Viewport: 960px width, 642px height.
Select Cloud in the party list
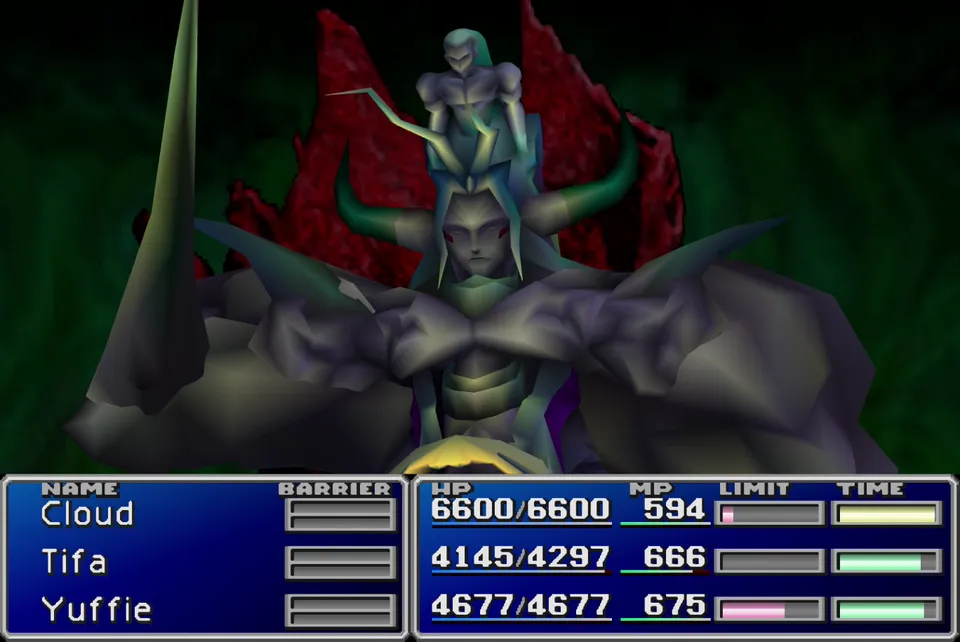point(87,514)
